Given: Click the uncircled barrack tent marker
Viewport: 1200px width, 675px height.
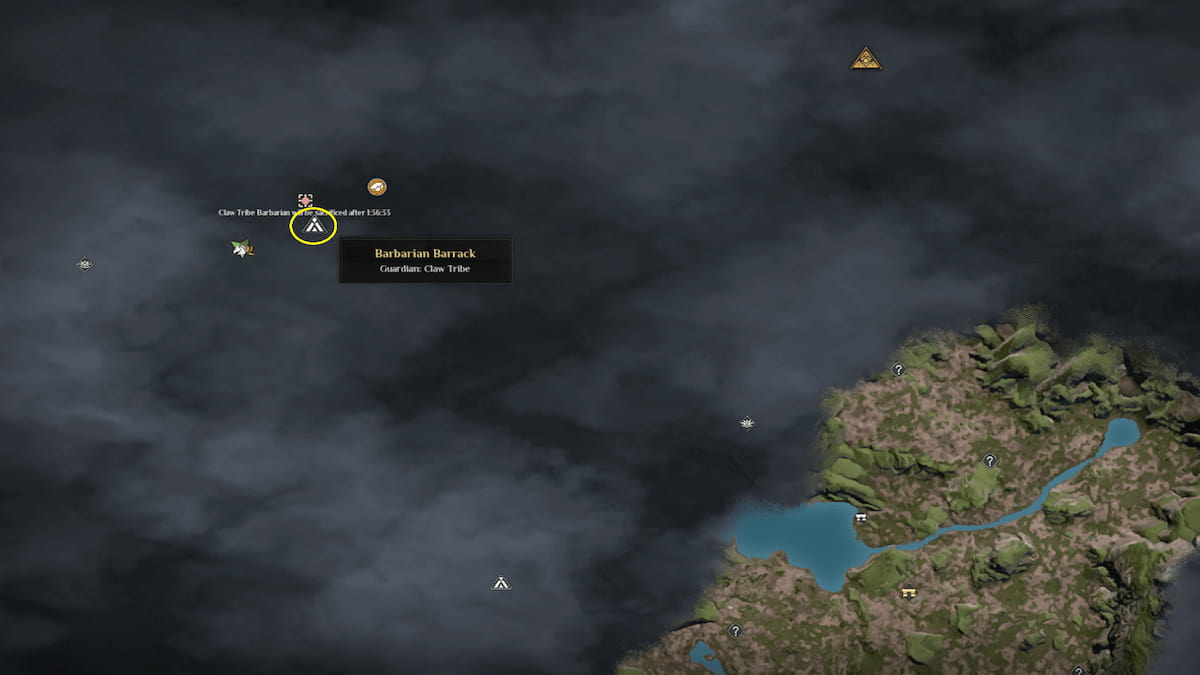Looking at the screenshot, I should [x=501, y=583].
